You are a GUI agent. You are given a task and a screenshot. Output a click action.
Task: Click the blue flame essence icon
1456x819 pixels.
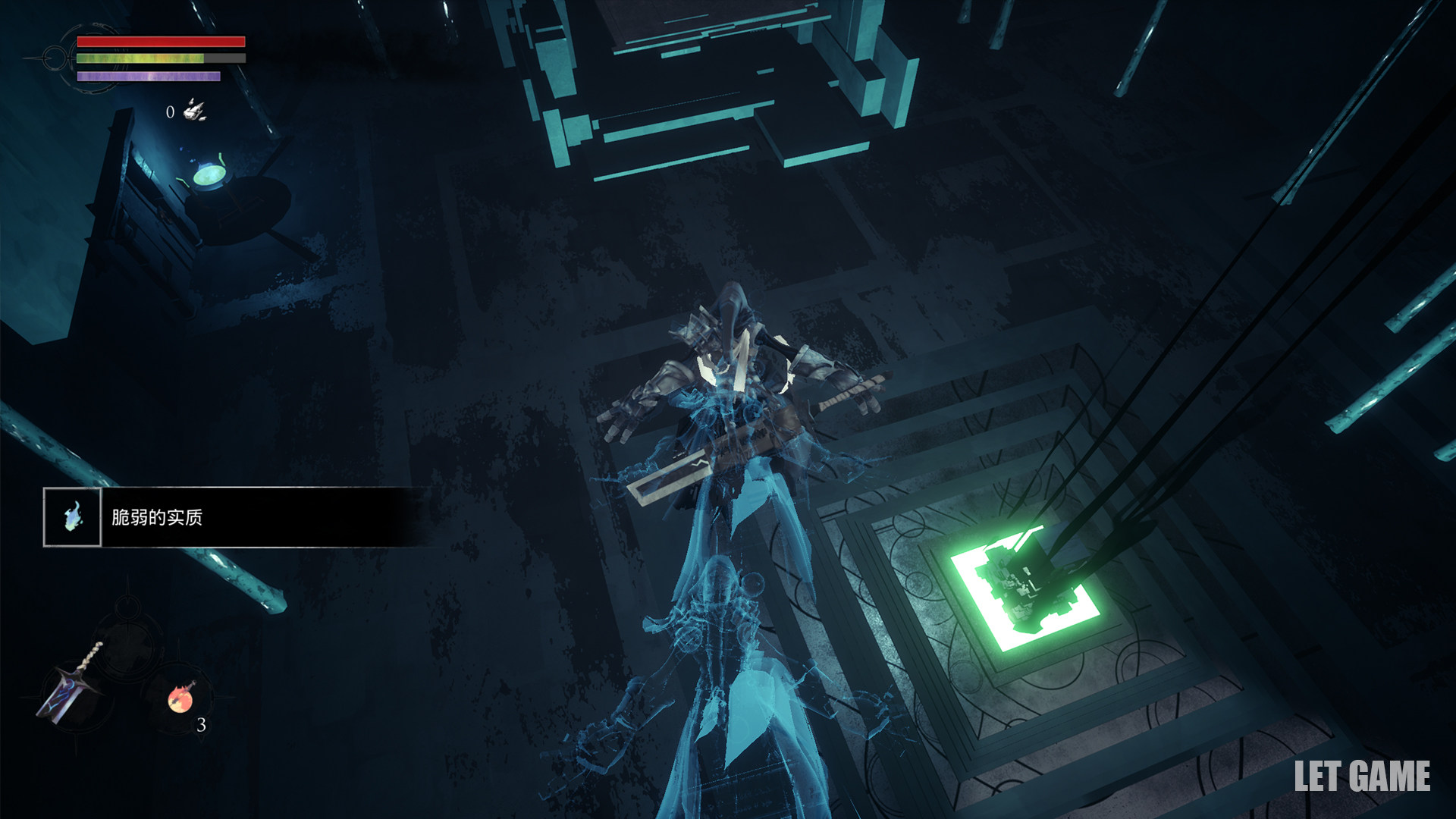(x=72, y=517)
